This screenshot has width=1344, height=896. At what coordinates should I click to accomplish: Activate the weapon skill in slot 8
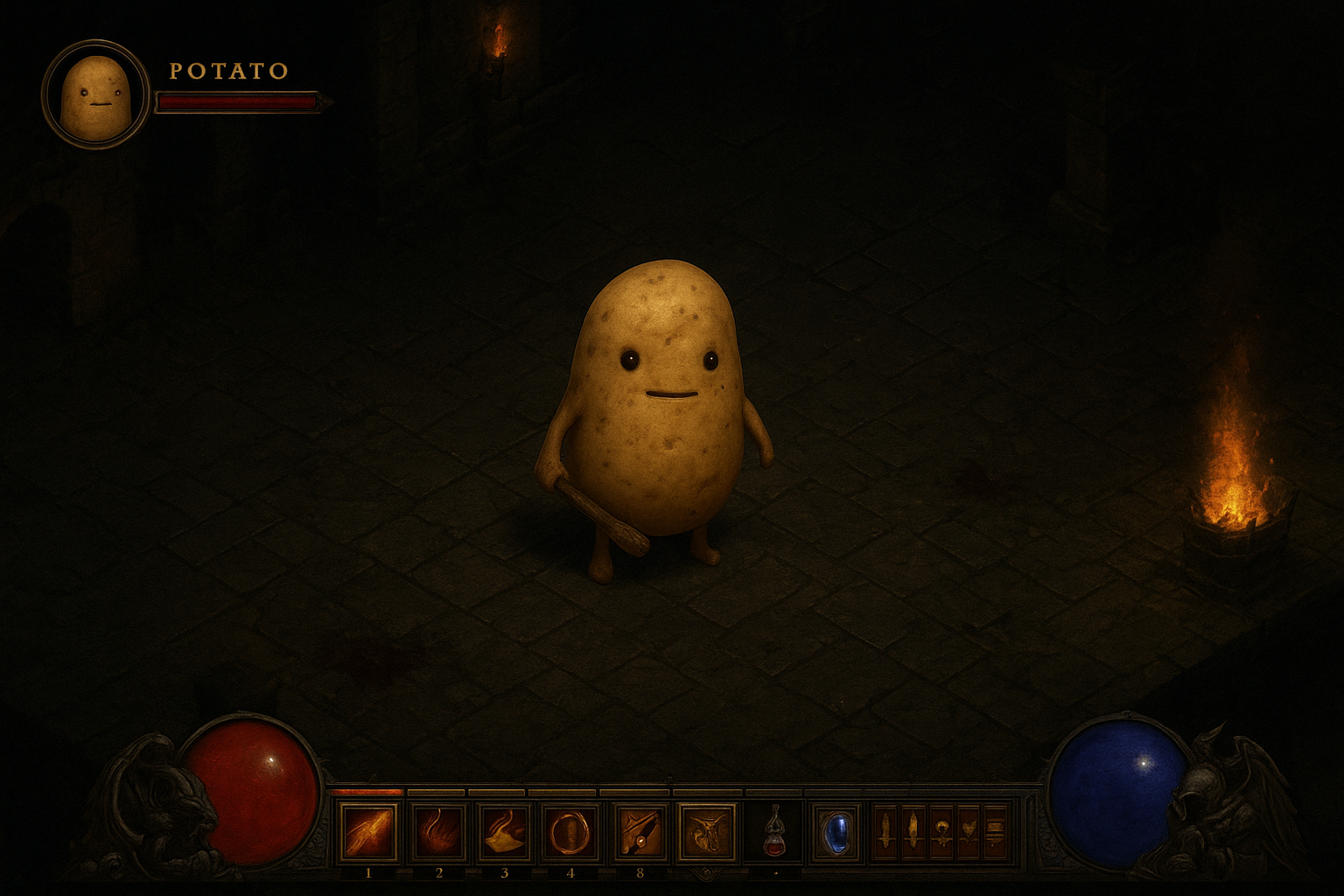point(640,832)
